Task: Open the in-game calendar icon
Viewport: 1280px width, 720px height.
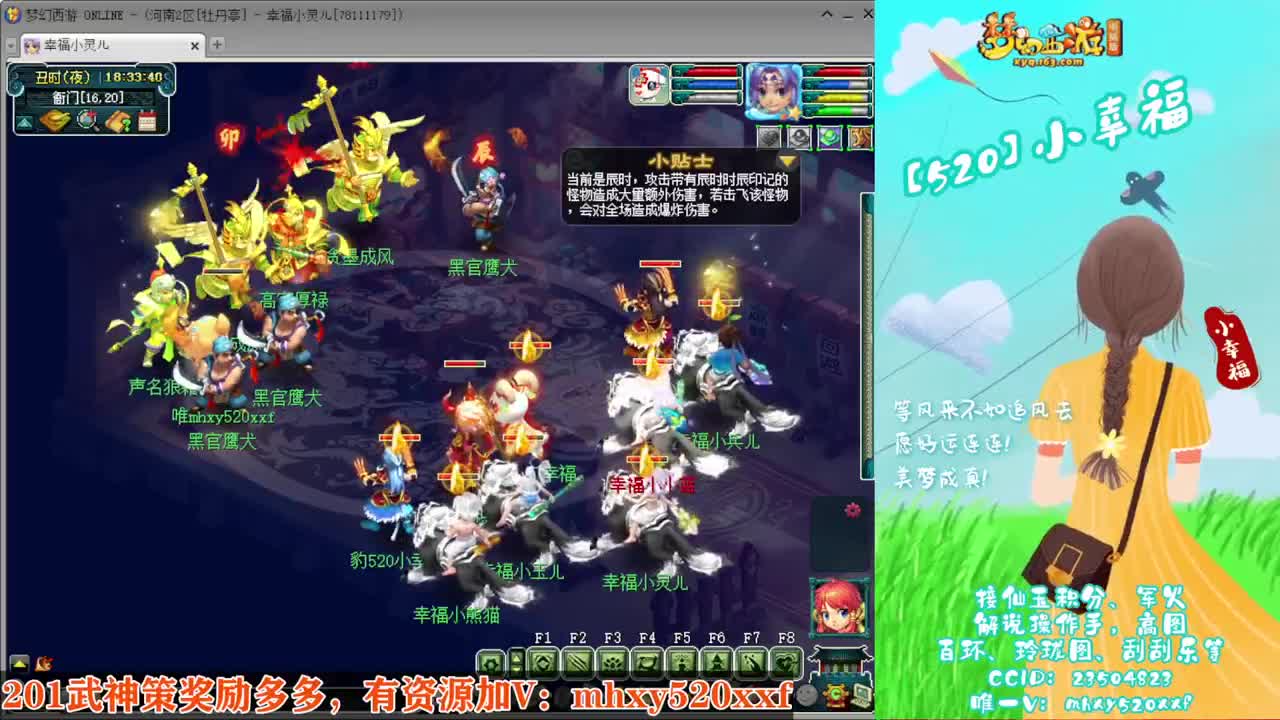Action: pos(147,121)
